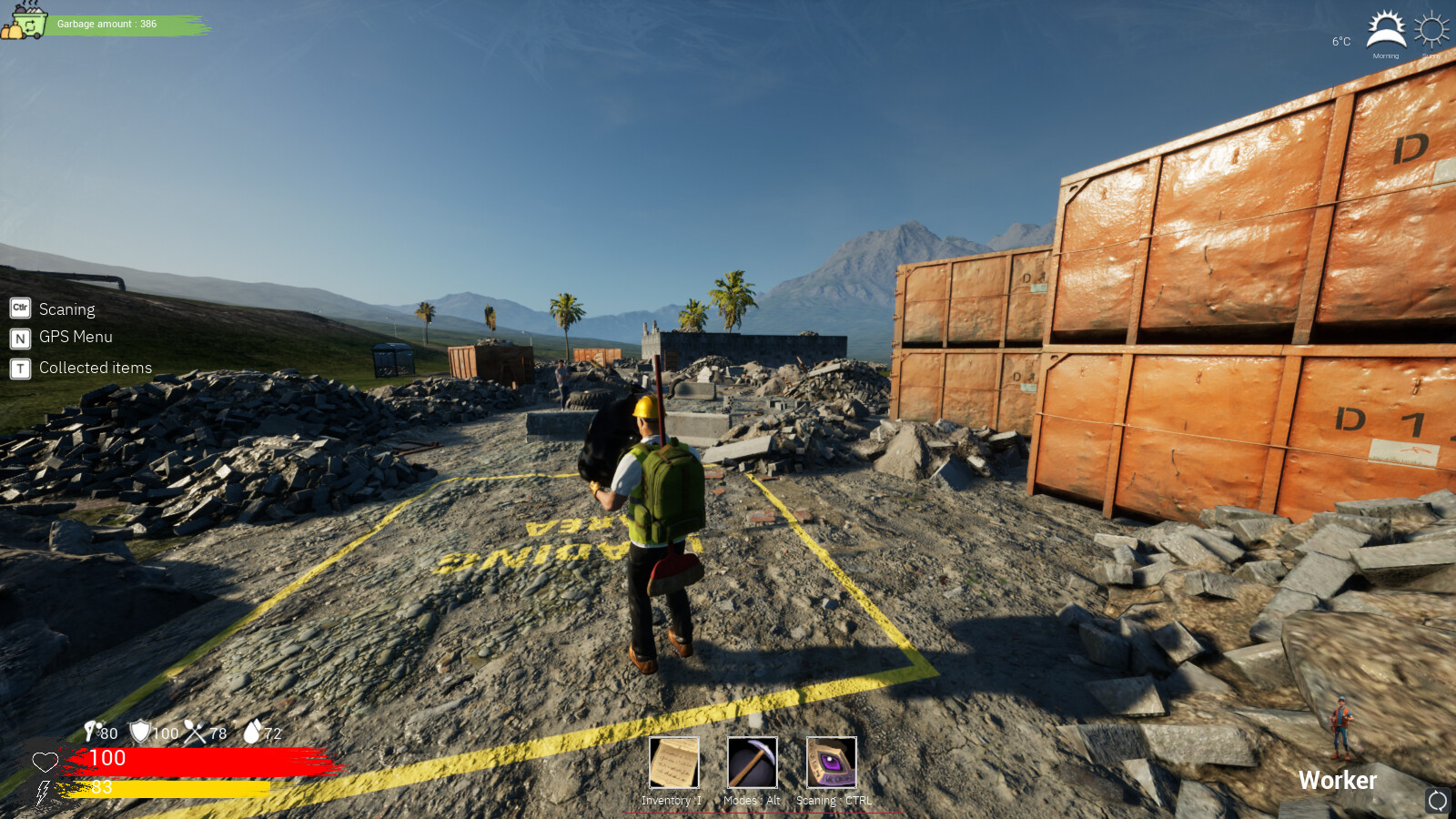
Task: Click the lightning energy icon
Action: (x=43, y=788)
